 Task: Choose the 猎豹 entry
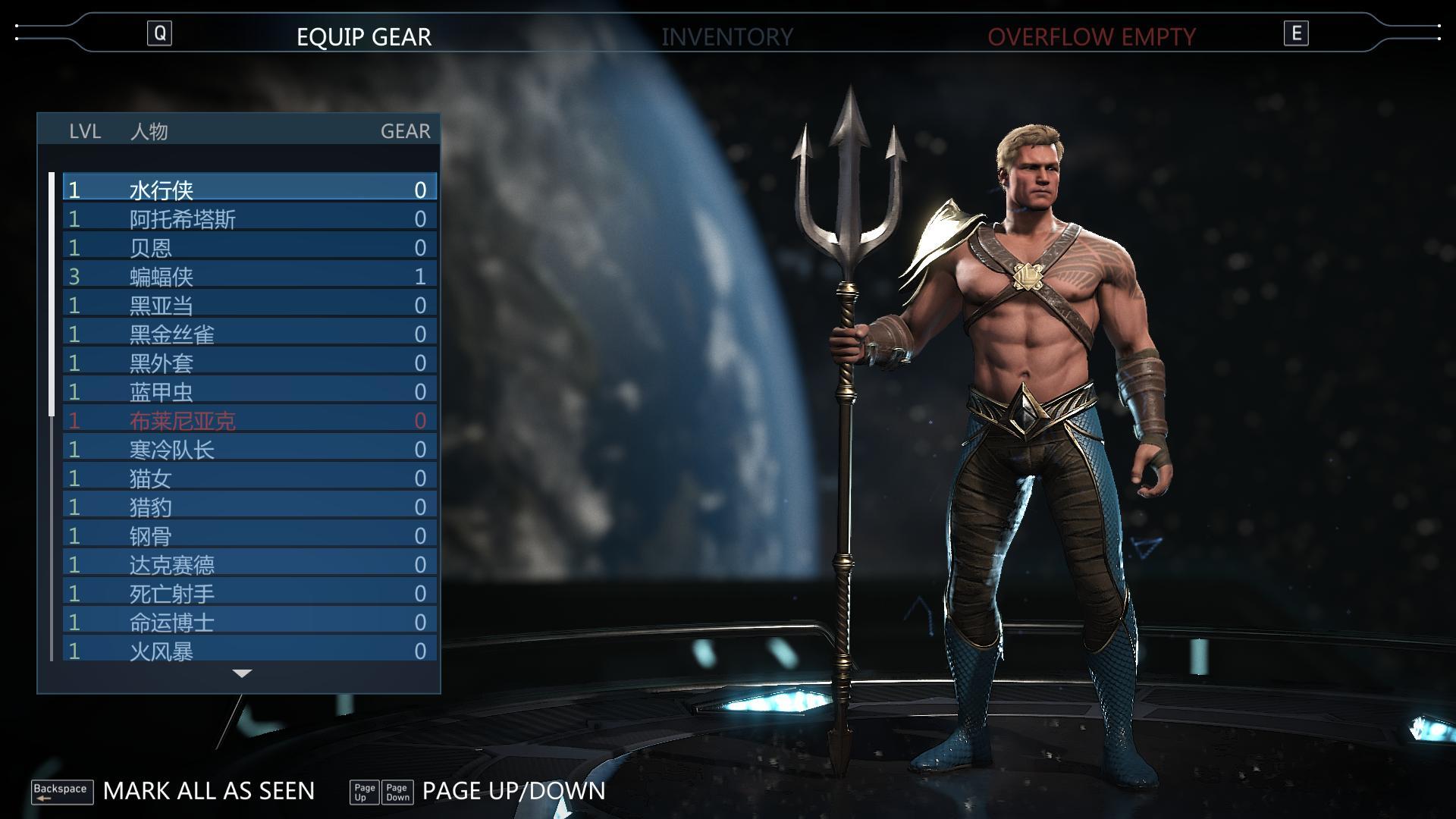249,507
